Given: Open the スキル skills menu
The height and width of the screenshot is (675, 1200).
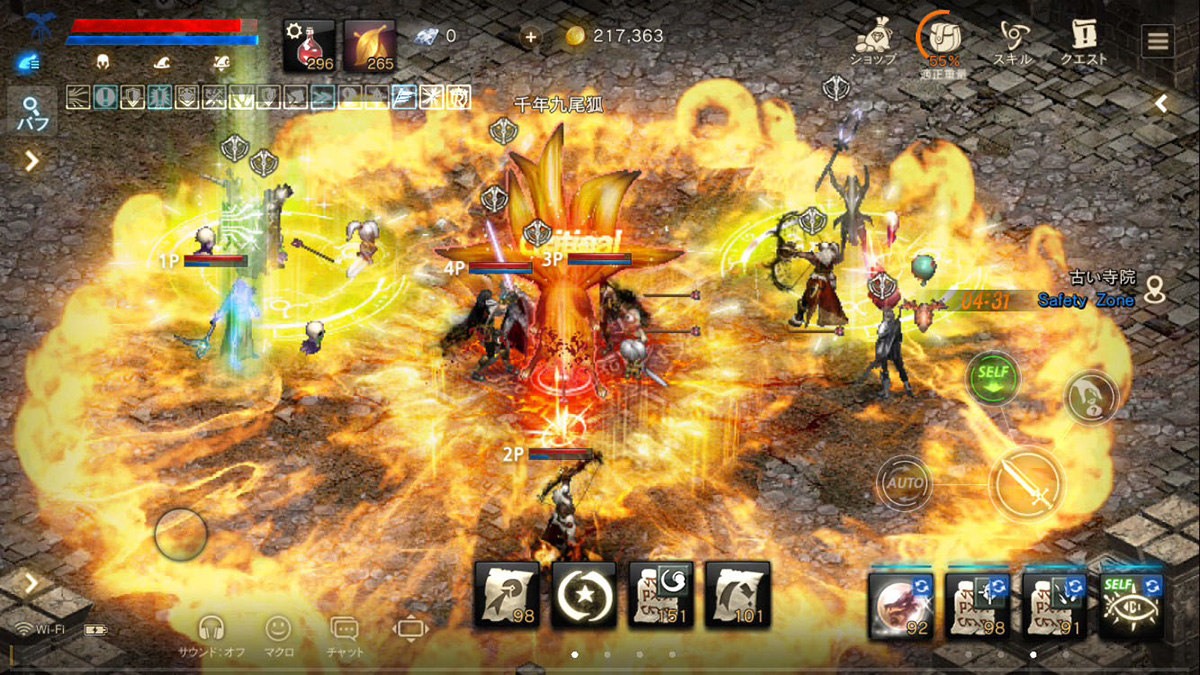Looking at the screenshot, I should 1012,42.
